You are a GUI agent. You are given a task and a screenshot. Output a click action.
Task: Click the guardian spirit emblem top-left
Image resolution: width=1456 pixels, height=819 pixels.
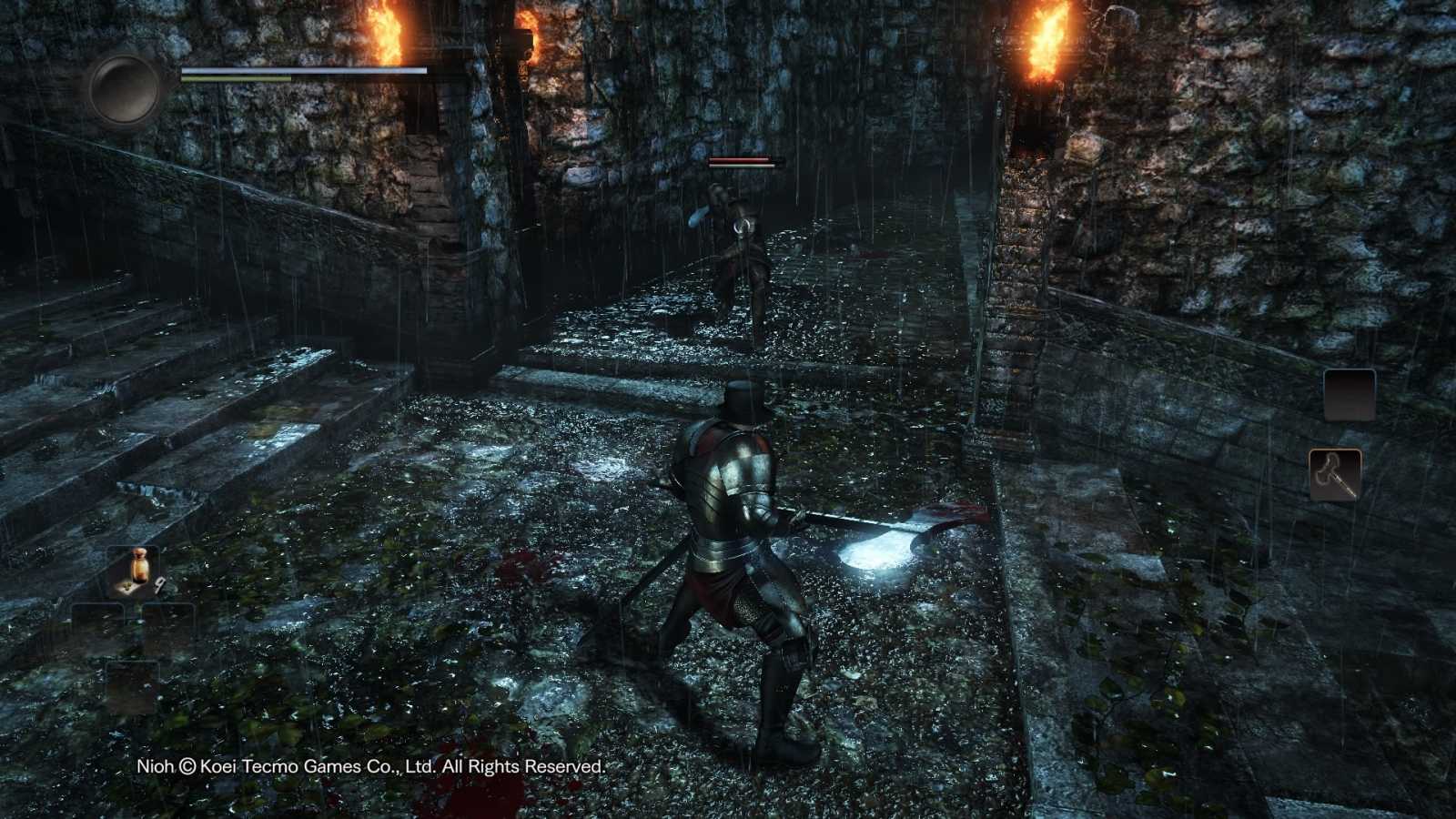point(126,88)
